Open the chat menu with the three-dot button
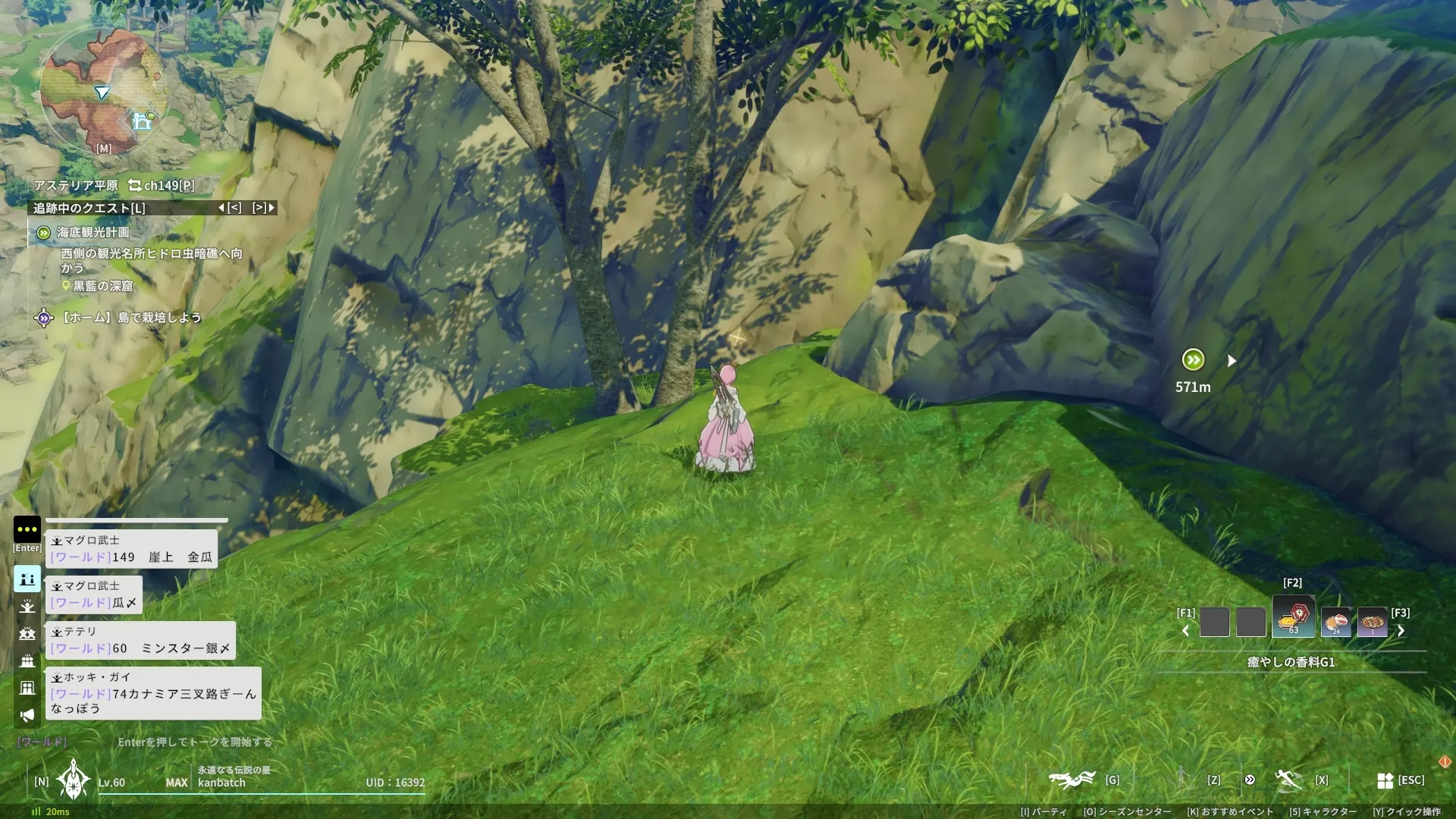 27,529
